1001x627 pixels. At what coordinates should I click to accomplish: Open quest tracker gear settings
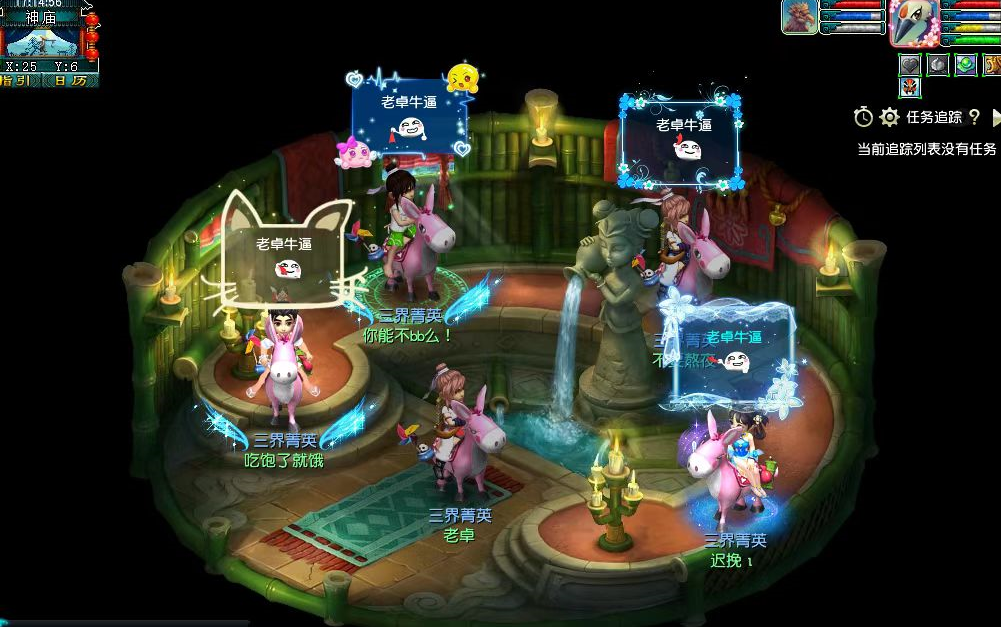889,117
